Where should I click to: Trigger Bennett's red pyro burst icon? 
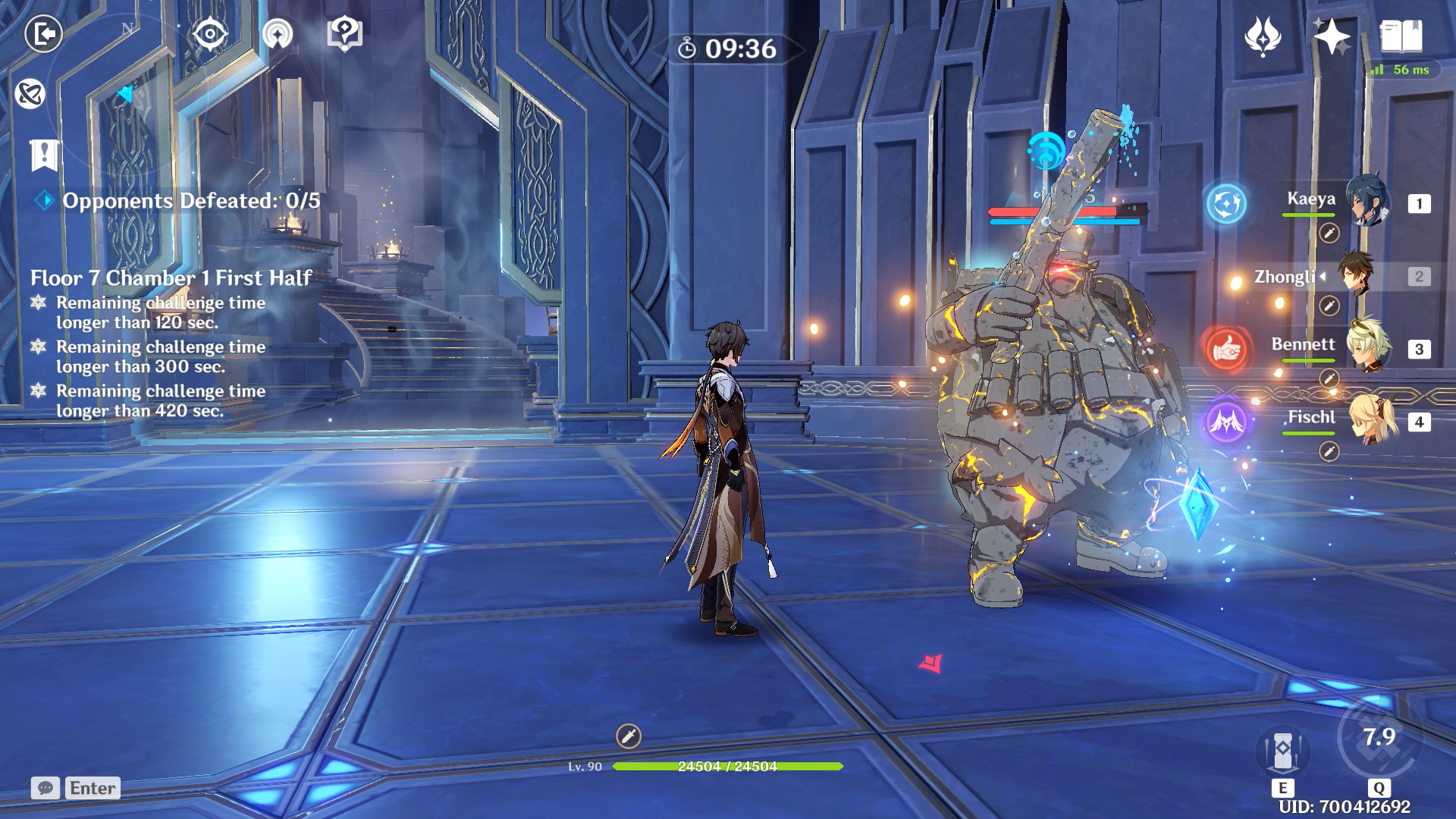tap(1226, 350)
